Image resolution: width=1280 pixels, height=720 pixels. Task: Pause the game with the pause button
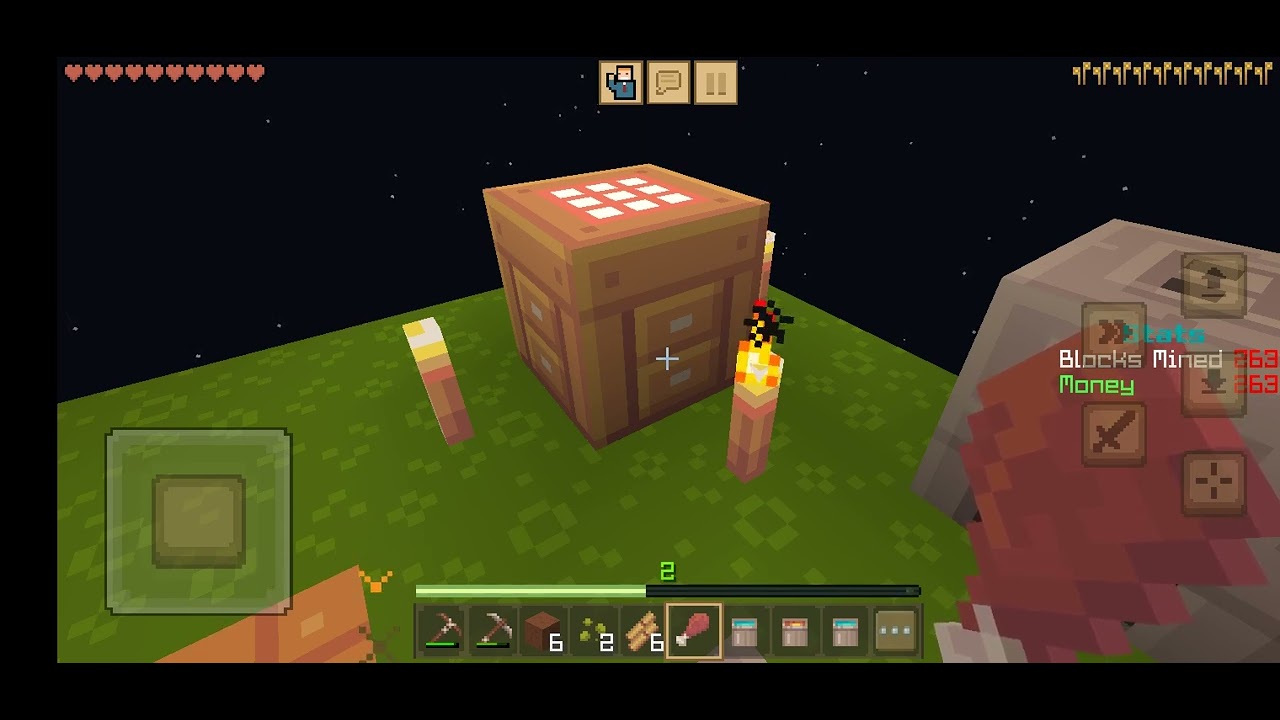pos(716,83)
